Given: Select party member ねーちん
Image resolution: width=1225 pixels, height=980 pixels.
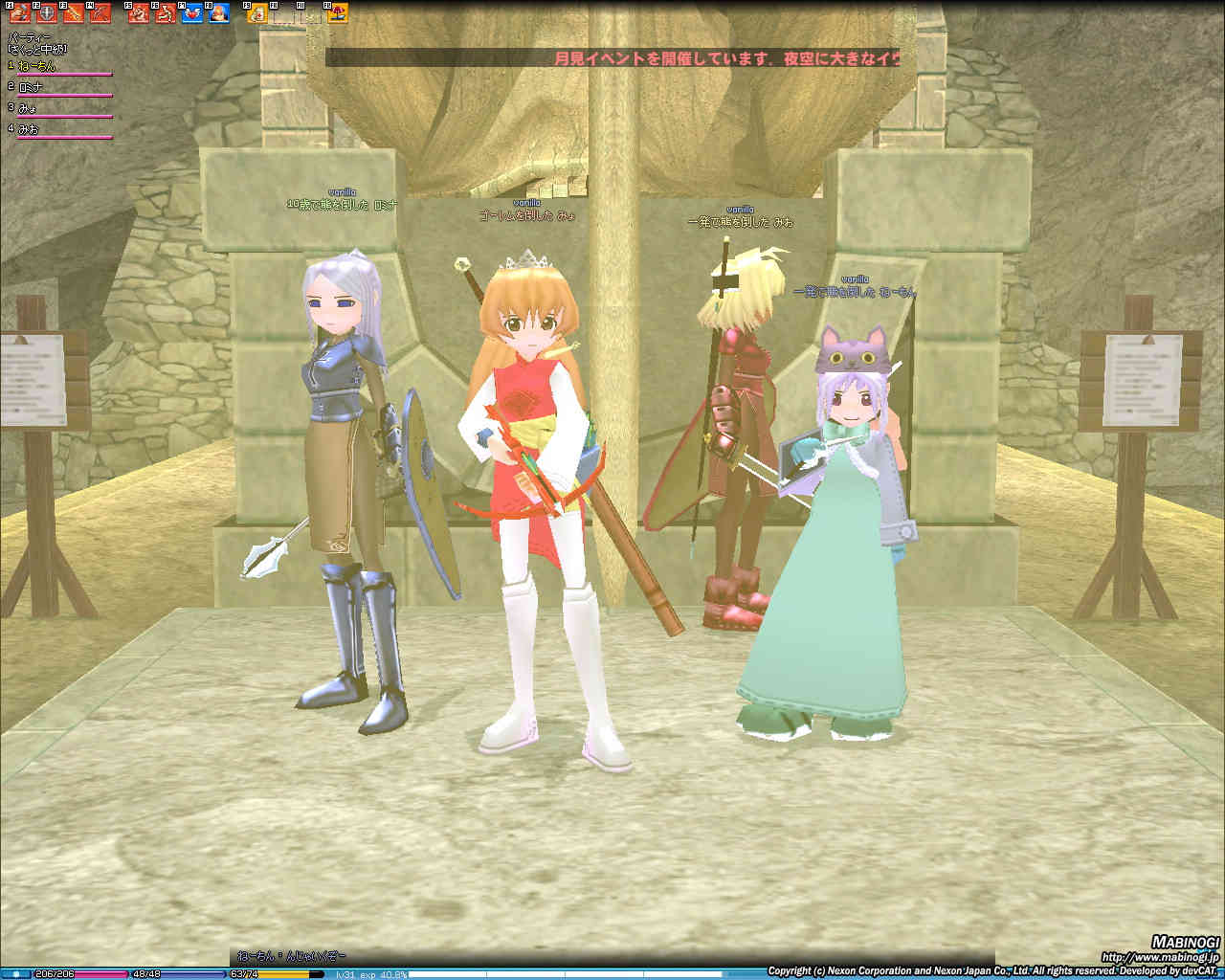Looking at the screenshot, I should (x=38, y=67).
